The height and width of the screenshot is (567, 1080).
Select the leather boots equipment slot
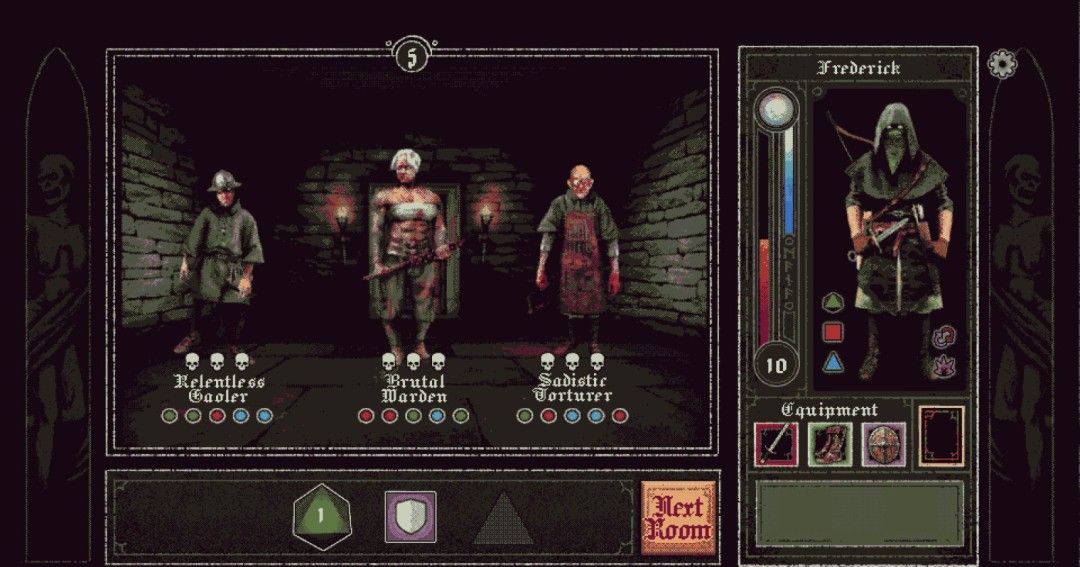830,443
